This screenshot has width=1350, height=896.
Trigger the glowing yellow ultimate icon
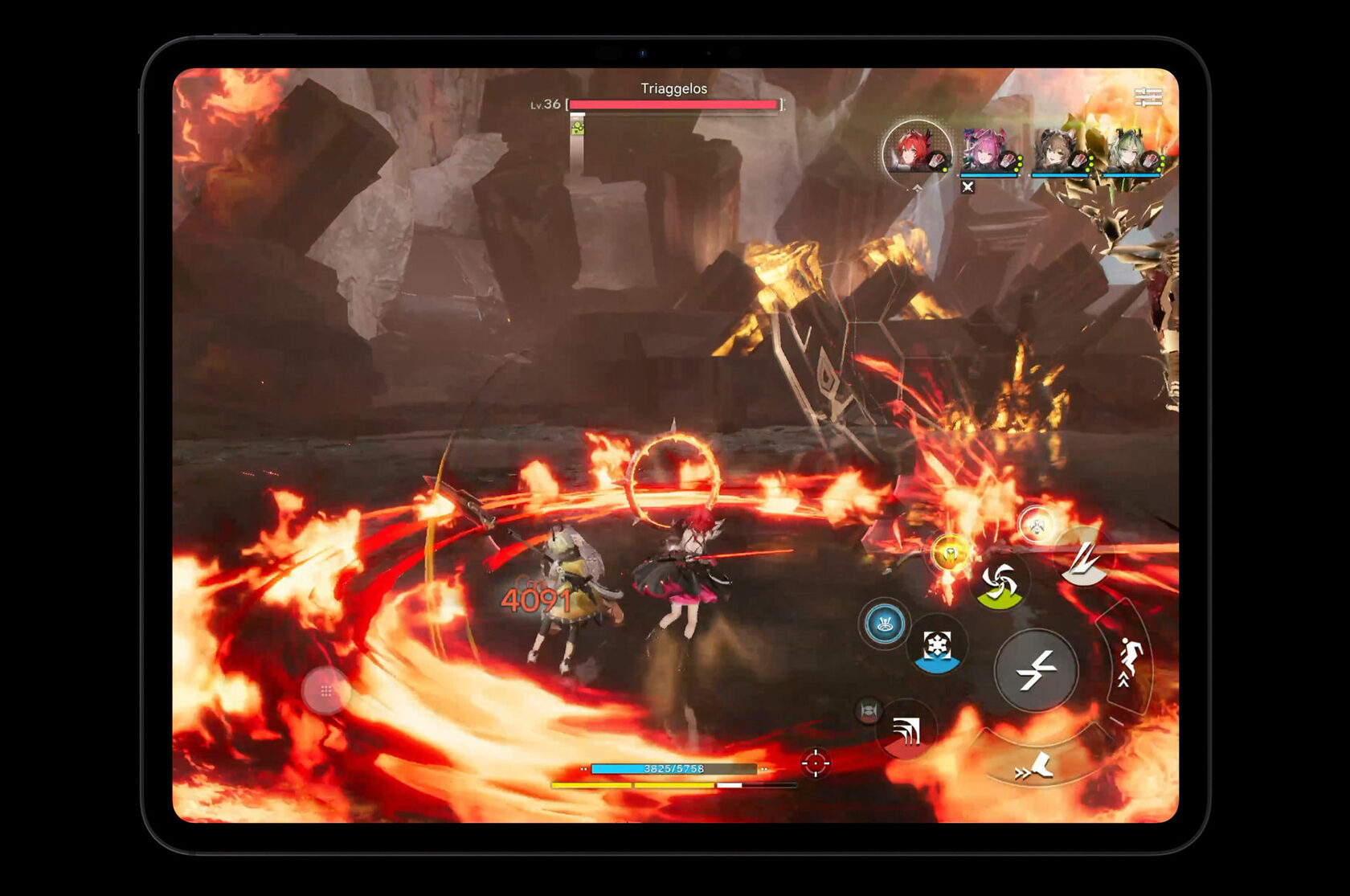(951, 553)
